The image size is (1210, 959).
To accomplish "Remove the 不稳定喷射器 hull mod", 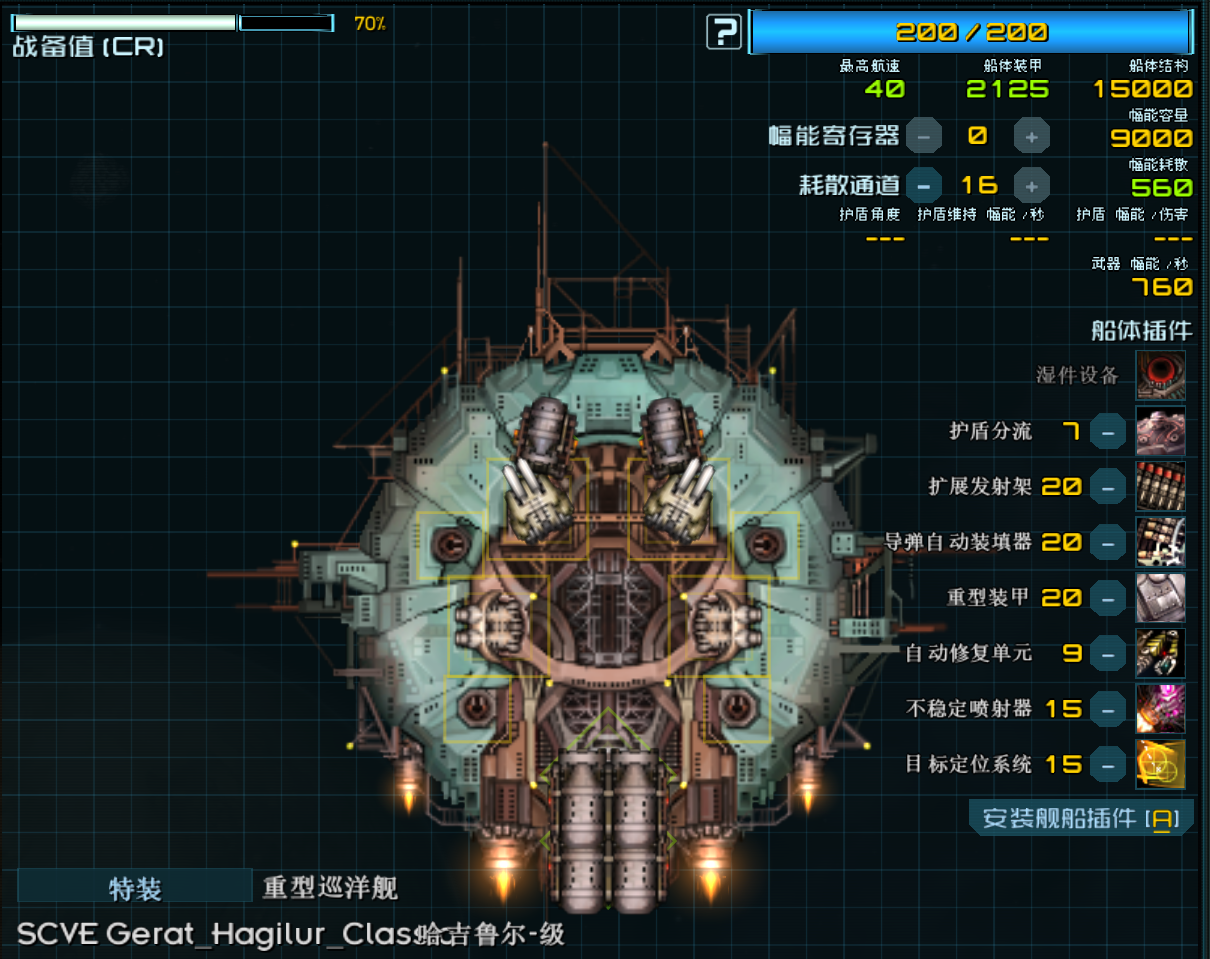I will click(x=1107, y=709).
